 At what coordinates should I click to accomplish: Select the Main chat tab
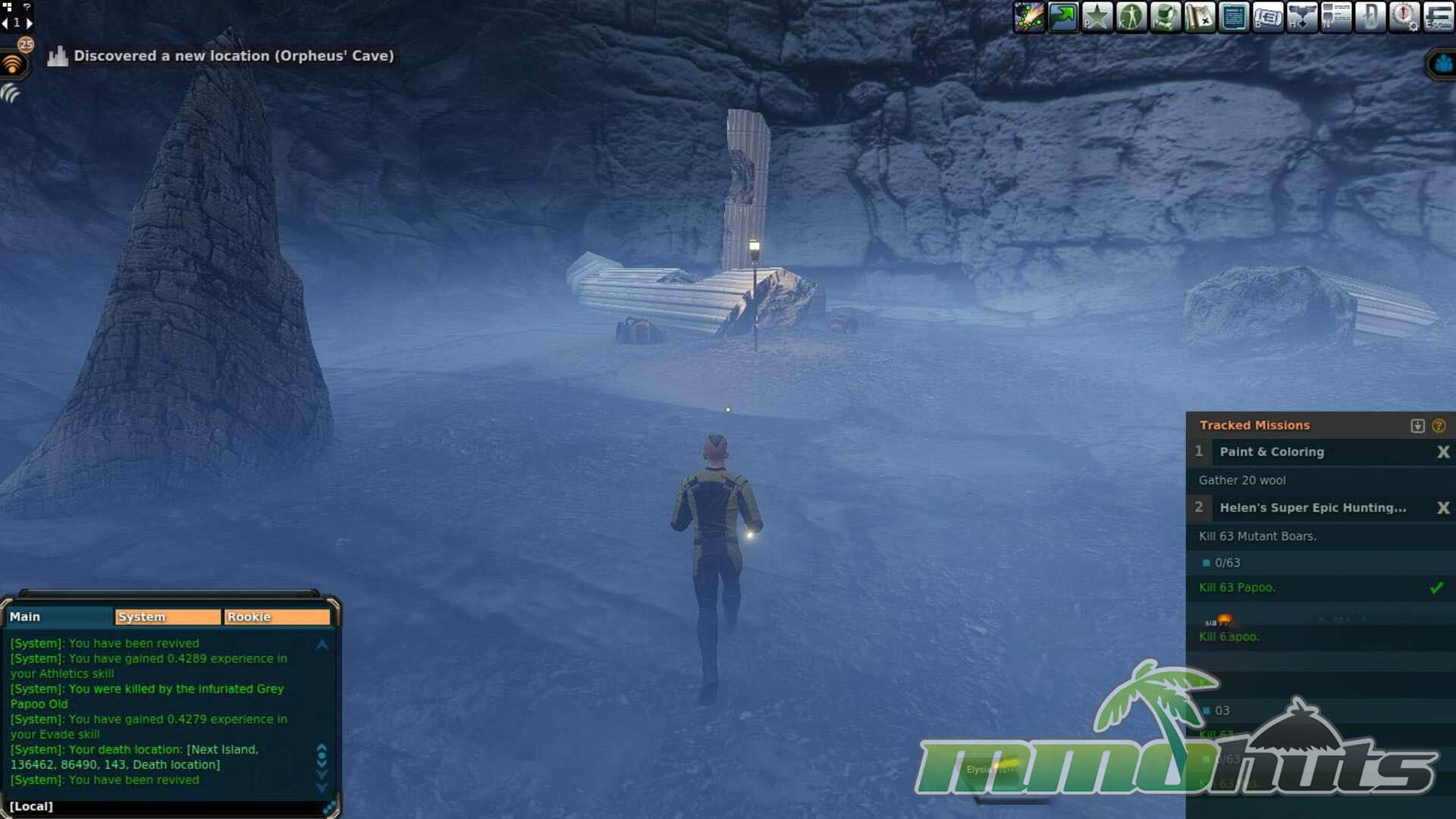pyautogui.click(x=59, y=617)
